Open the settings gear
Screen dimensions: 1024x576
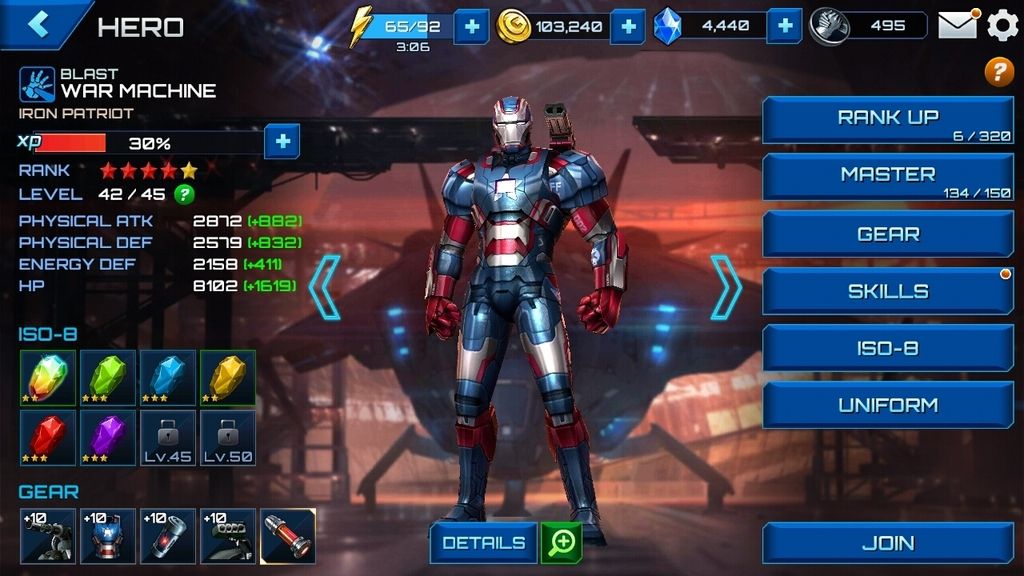click(x=1002, y=25)
